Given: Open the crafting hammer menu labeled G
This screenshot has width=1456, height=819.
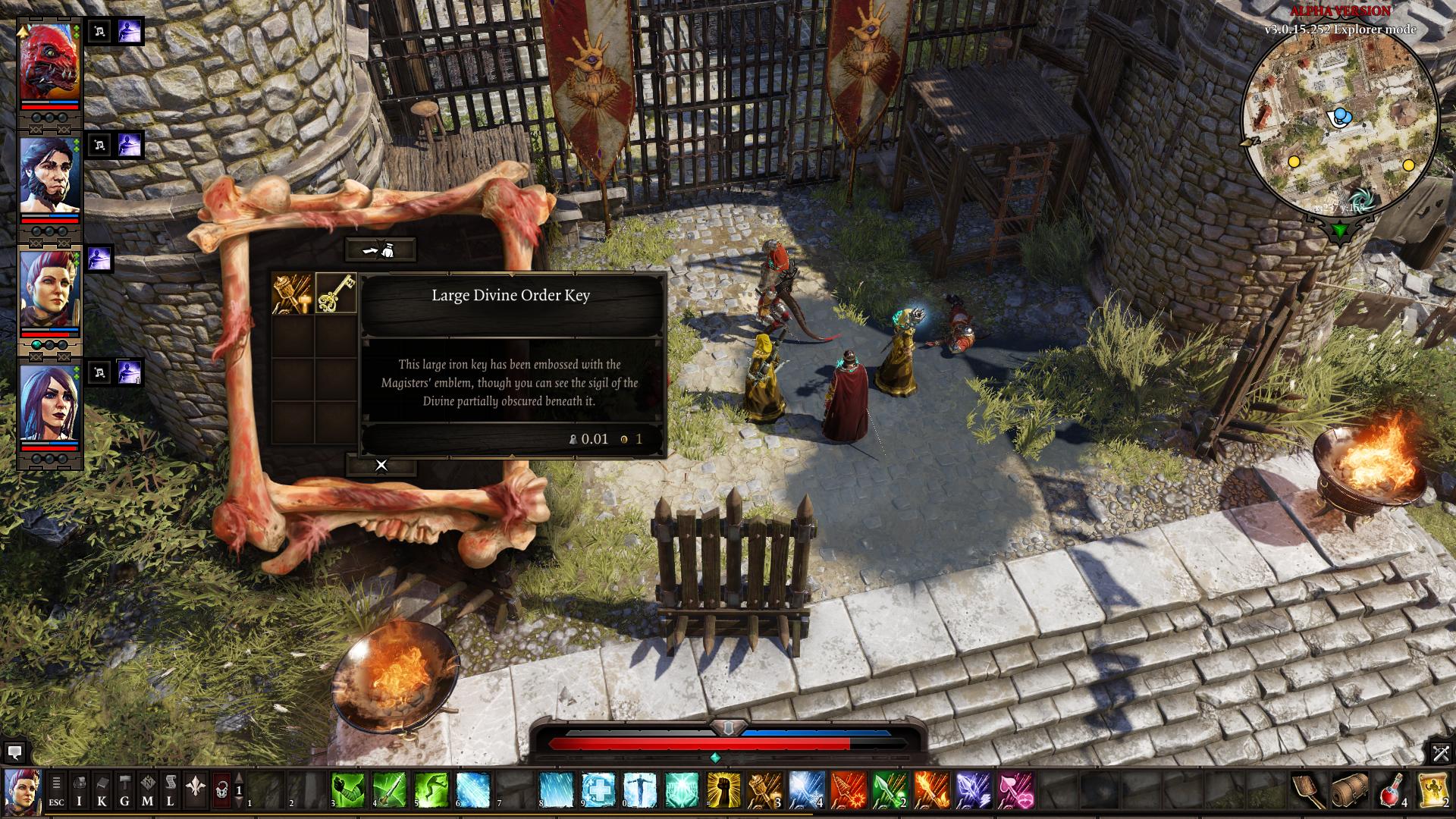Looking at the screenshot, I should point(125,791).
